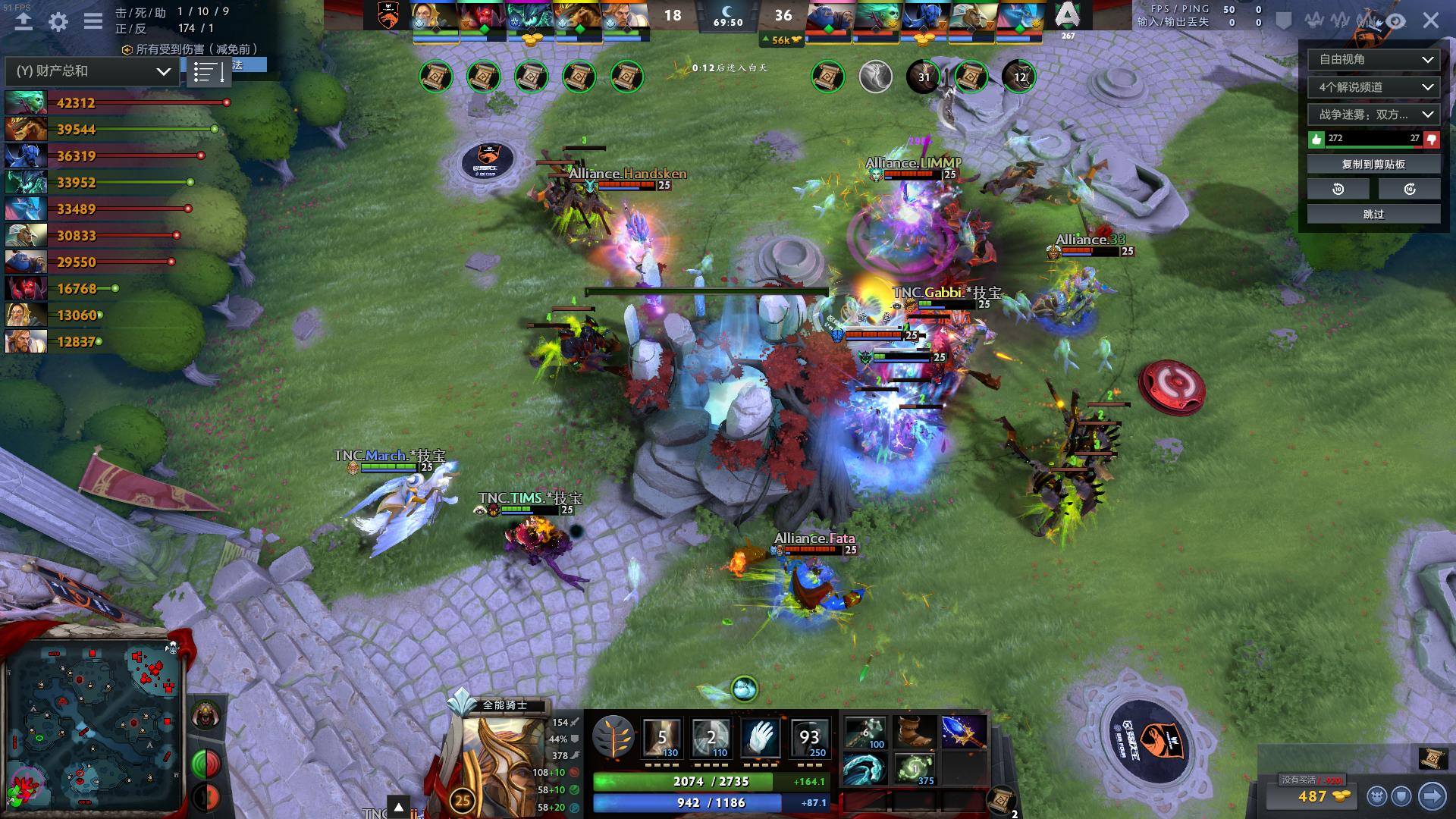
Task: Select the (Y) 财产总和 stat selector
Action: (x=89, y=72)
